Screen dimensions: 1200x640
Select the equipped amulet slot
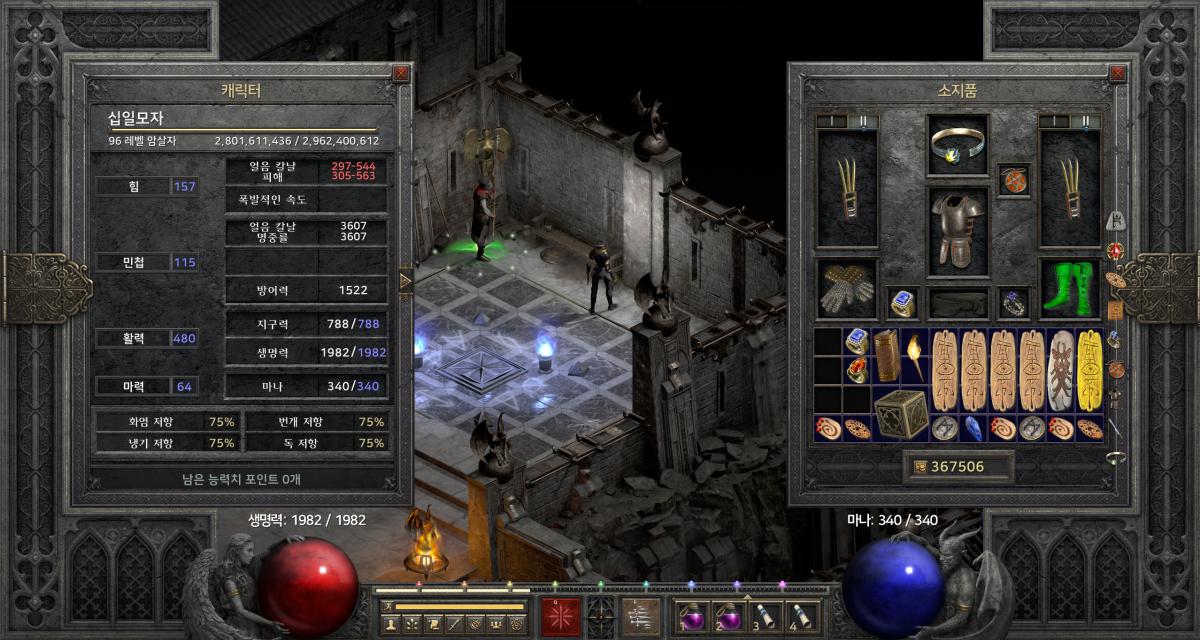coord(1014,182)
